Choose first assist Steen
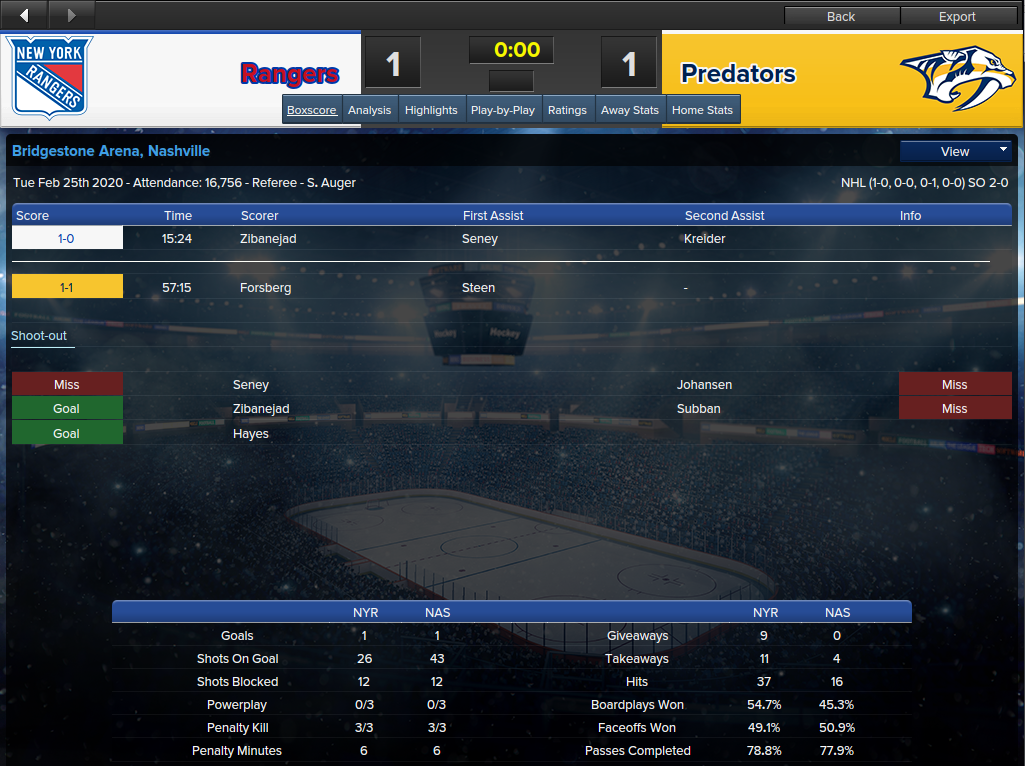The image size is (1025, 766). 478,288
